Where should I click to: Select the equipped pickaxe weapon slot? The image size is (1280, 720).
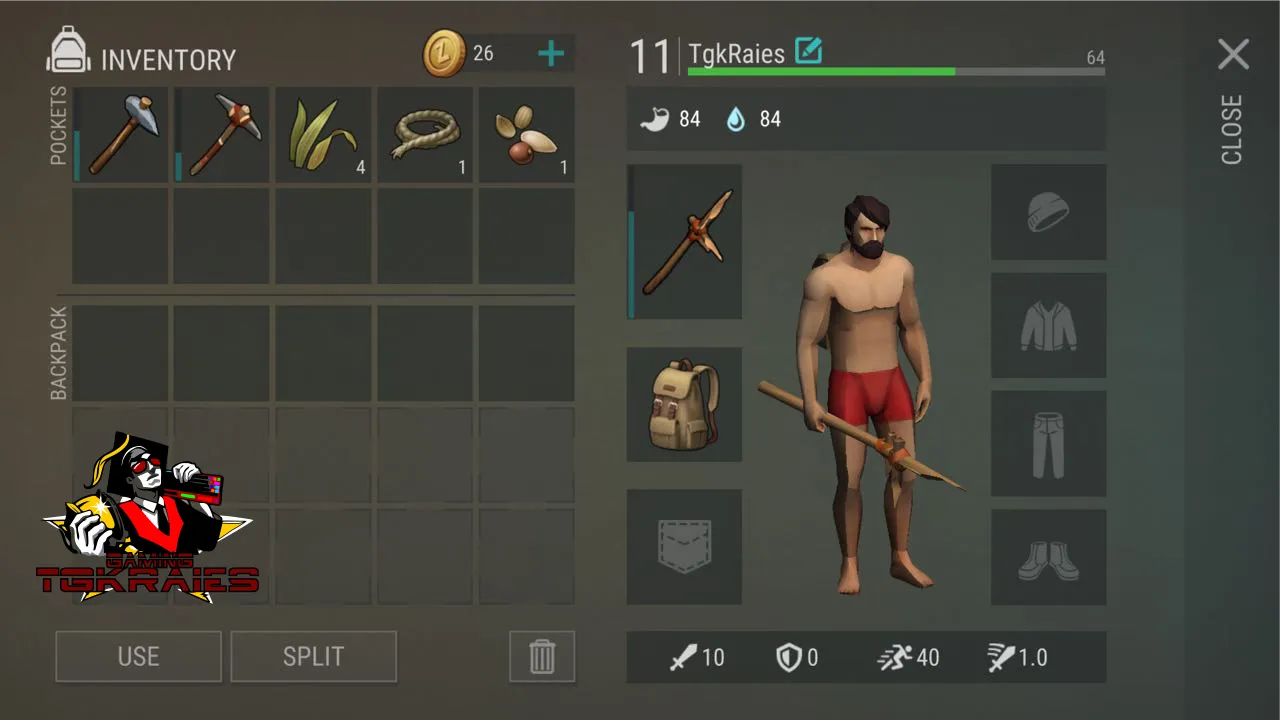[x=685, y=242]
